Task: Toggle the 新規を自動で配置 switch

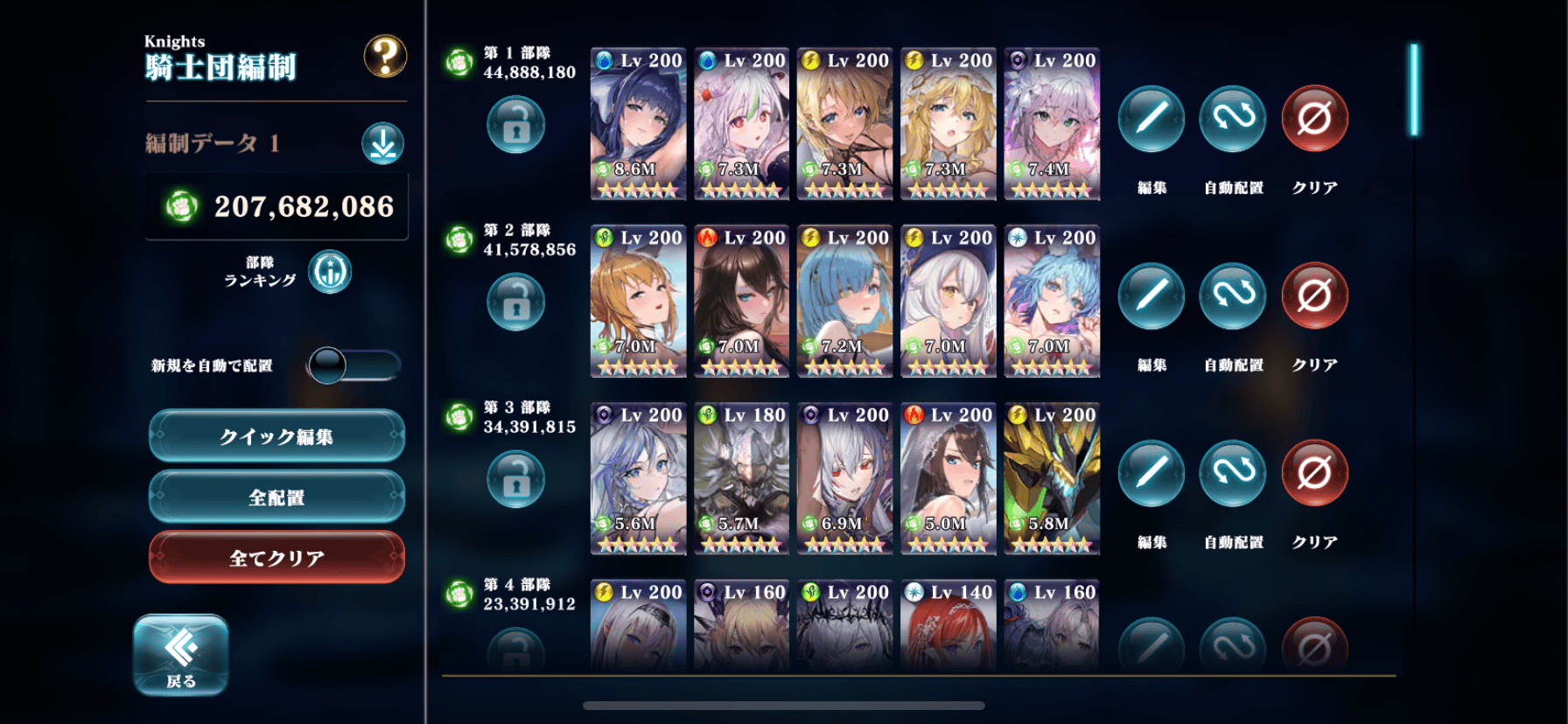Action: tap(353, 365)
